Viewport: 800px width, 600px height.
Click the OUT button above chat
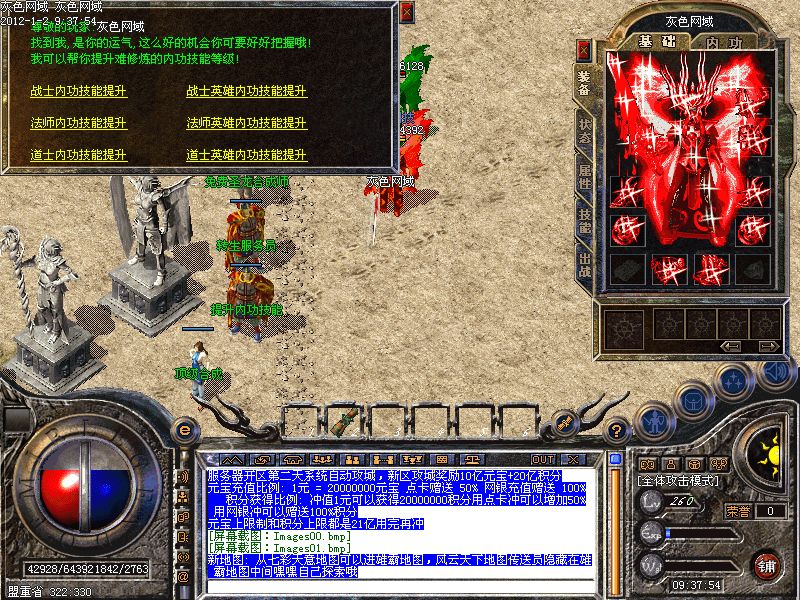pos(543,459)
